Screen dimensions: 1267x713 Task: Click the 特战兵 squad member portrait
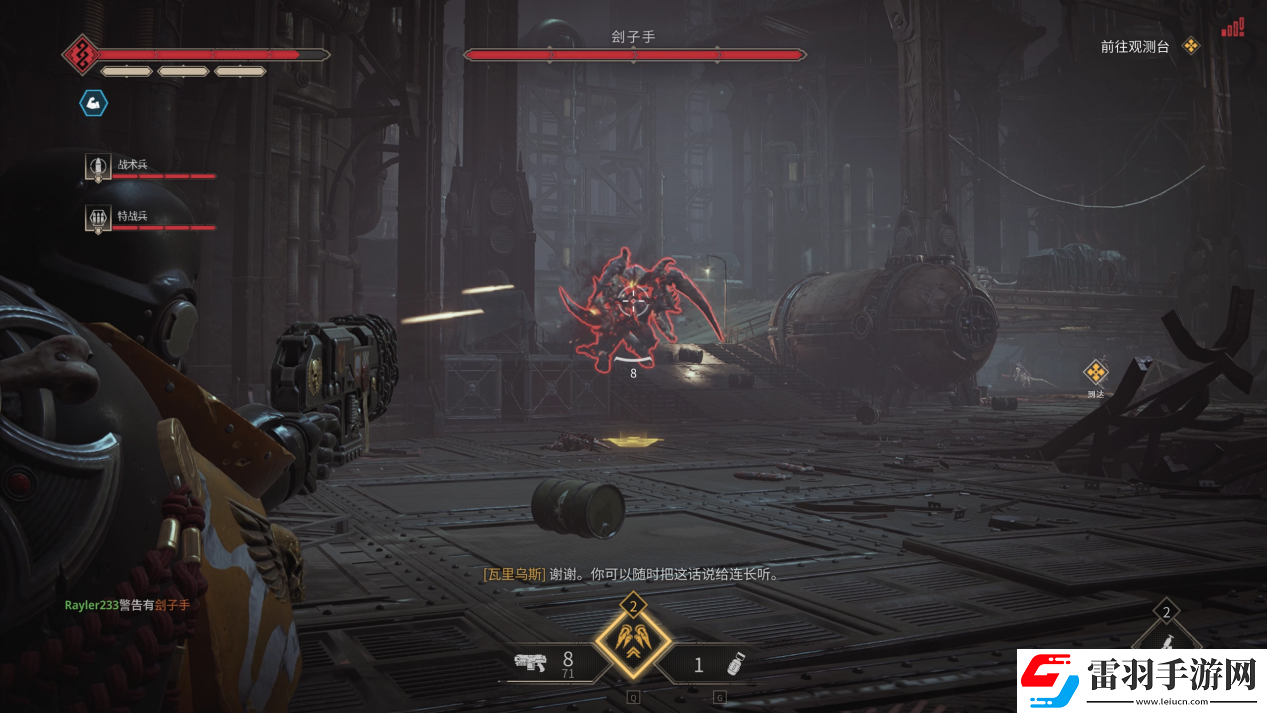pyautogui.click(x=98, y=219)
